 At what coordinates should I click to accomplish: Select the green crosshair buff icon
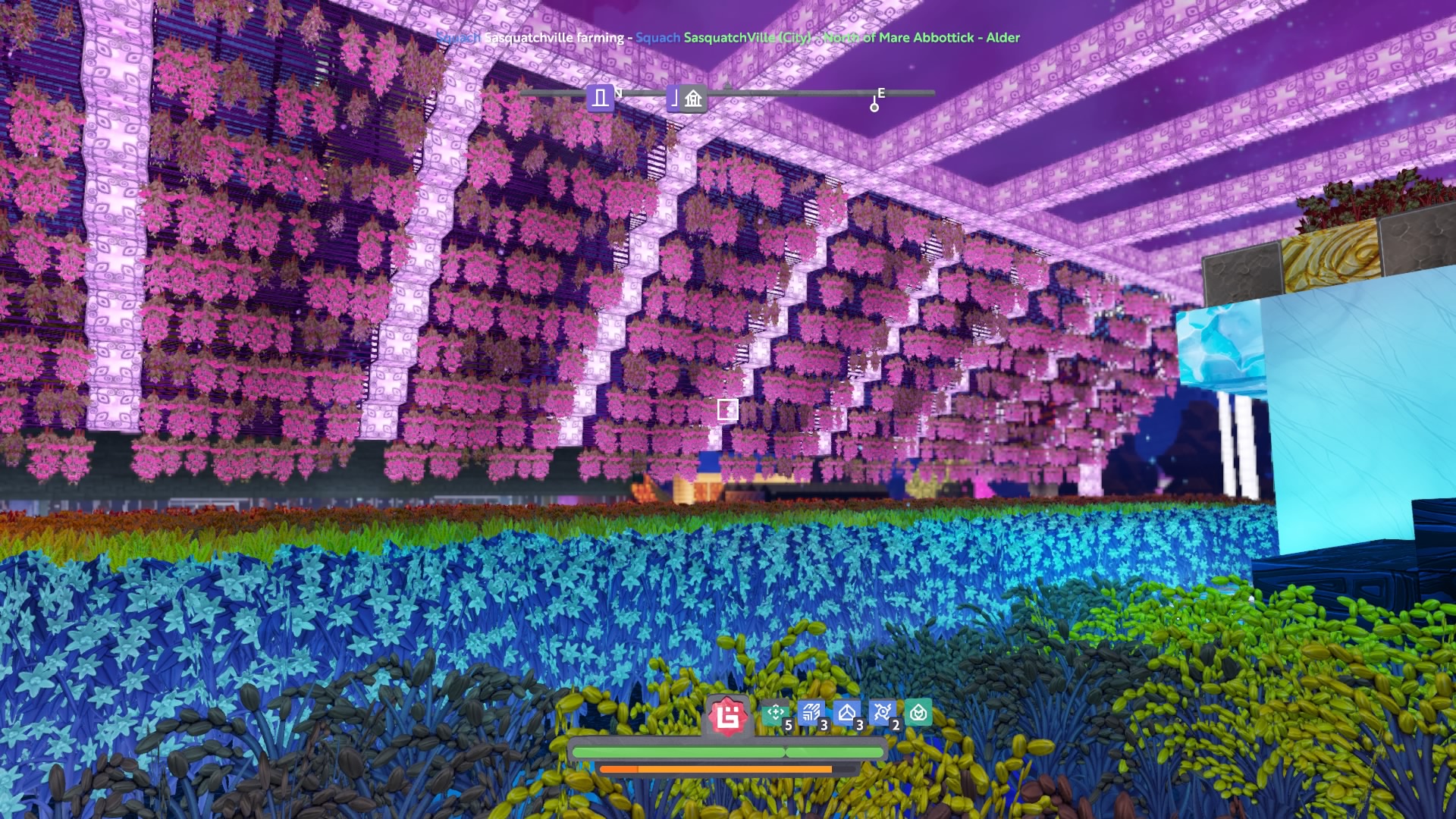point(775,713)
